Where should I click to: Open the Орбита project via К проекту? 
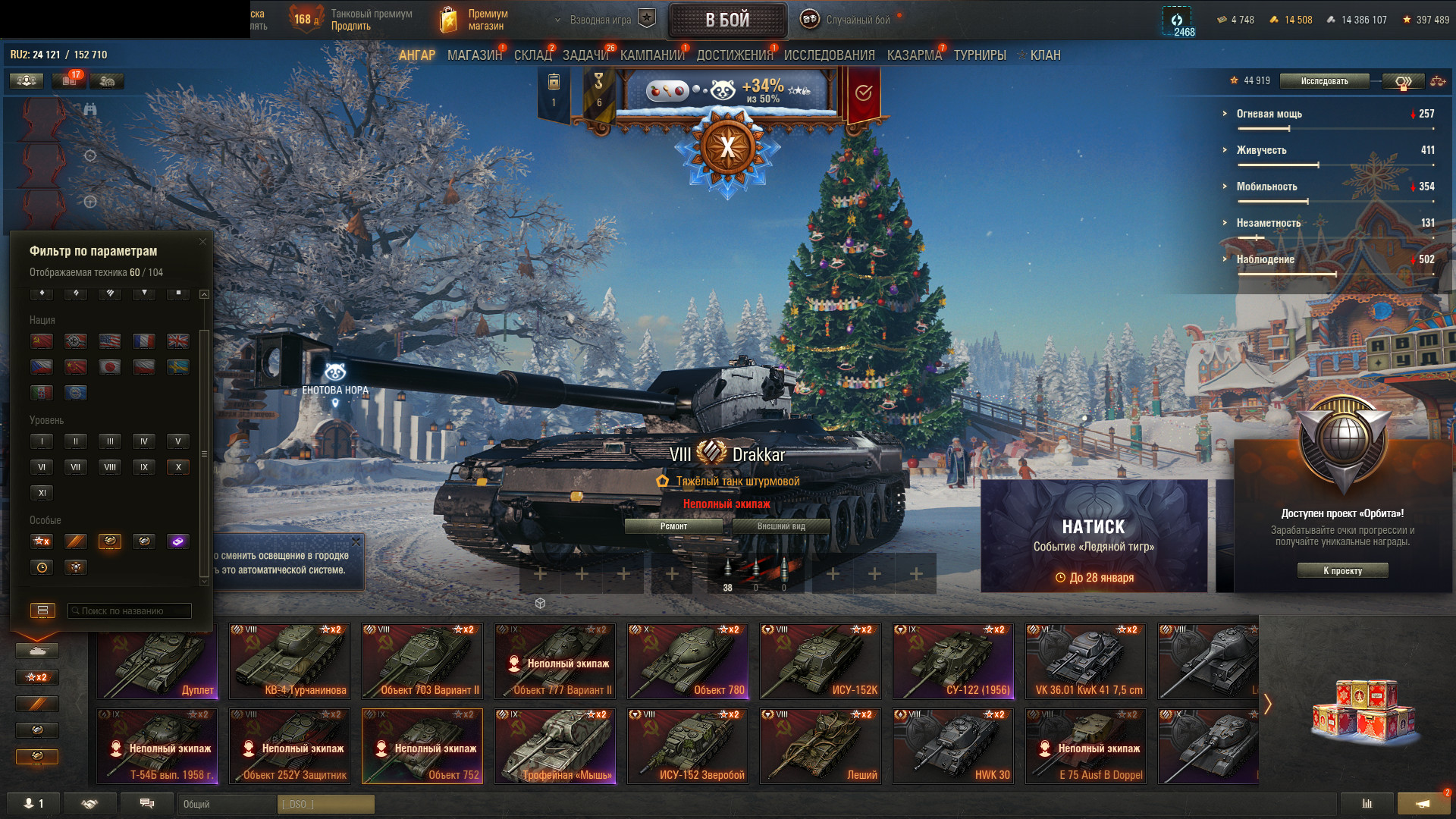coord(1342,571)
